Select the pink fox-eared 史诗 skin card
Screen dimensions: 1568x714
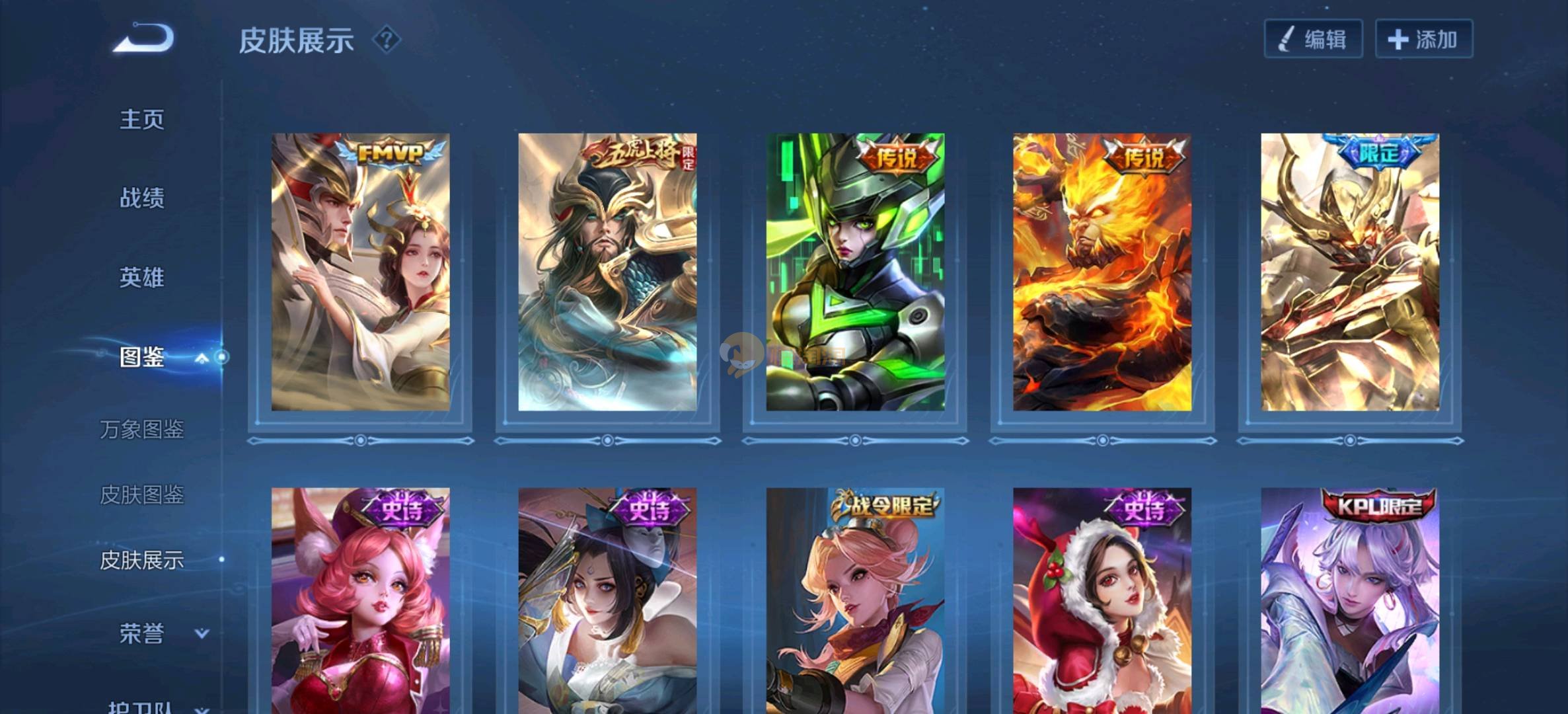pos(360,602)
